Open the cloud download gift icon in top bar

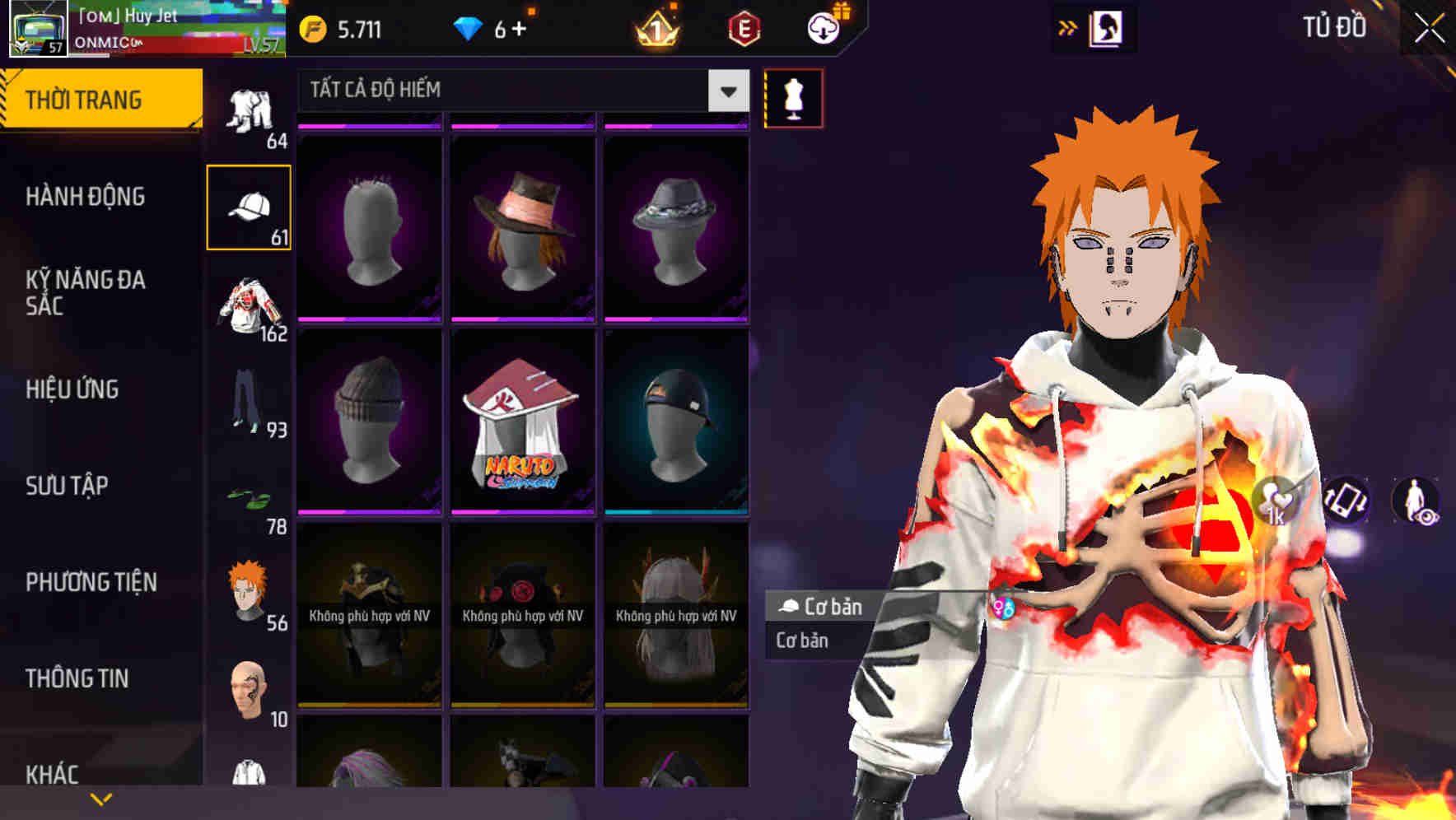[x=823, y=27]
